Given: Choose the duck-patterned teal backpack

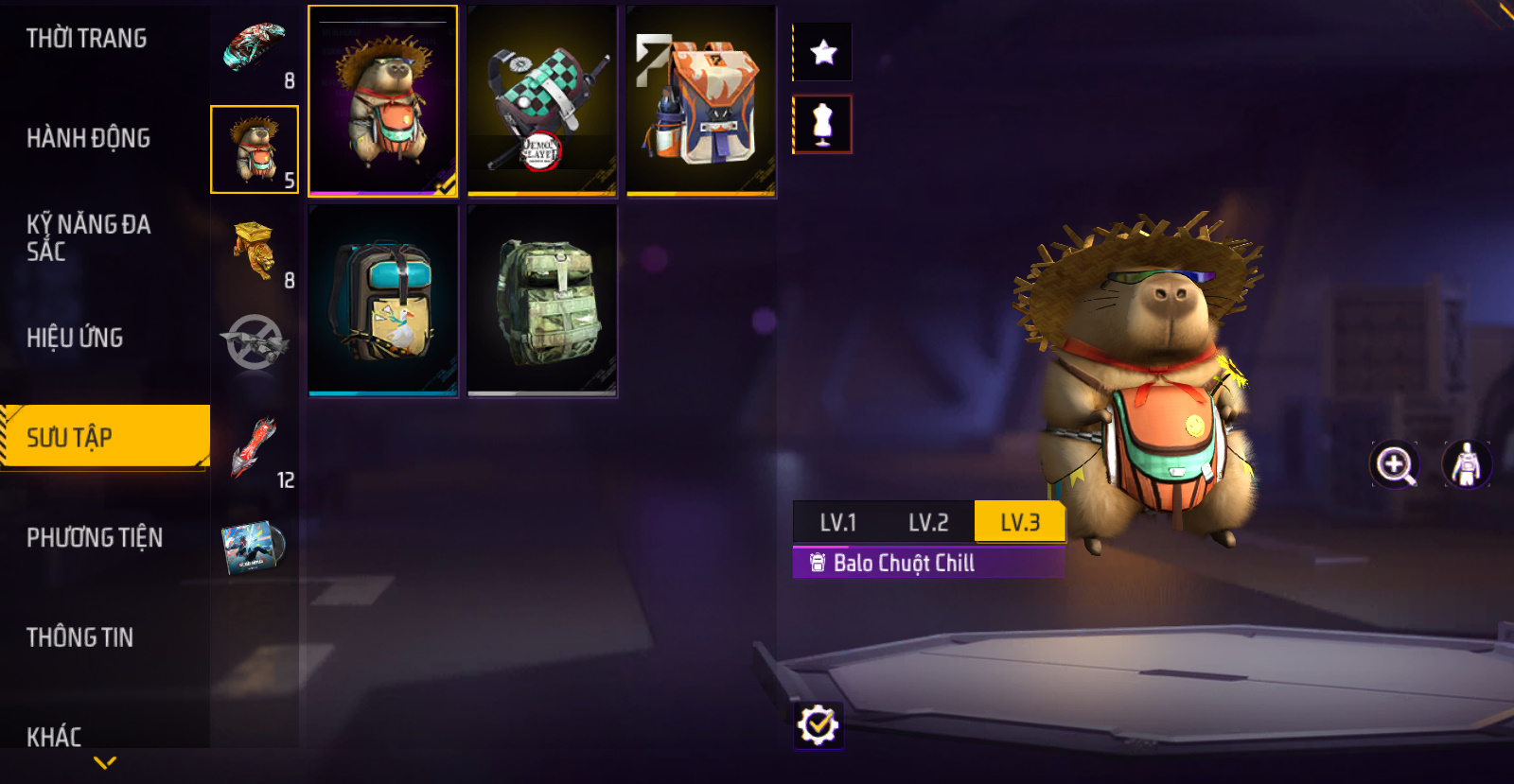Looking at the screenshot, I should tap(382, 301).
